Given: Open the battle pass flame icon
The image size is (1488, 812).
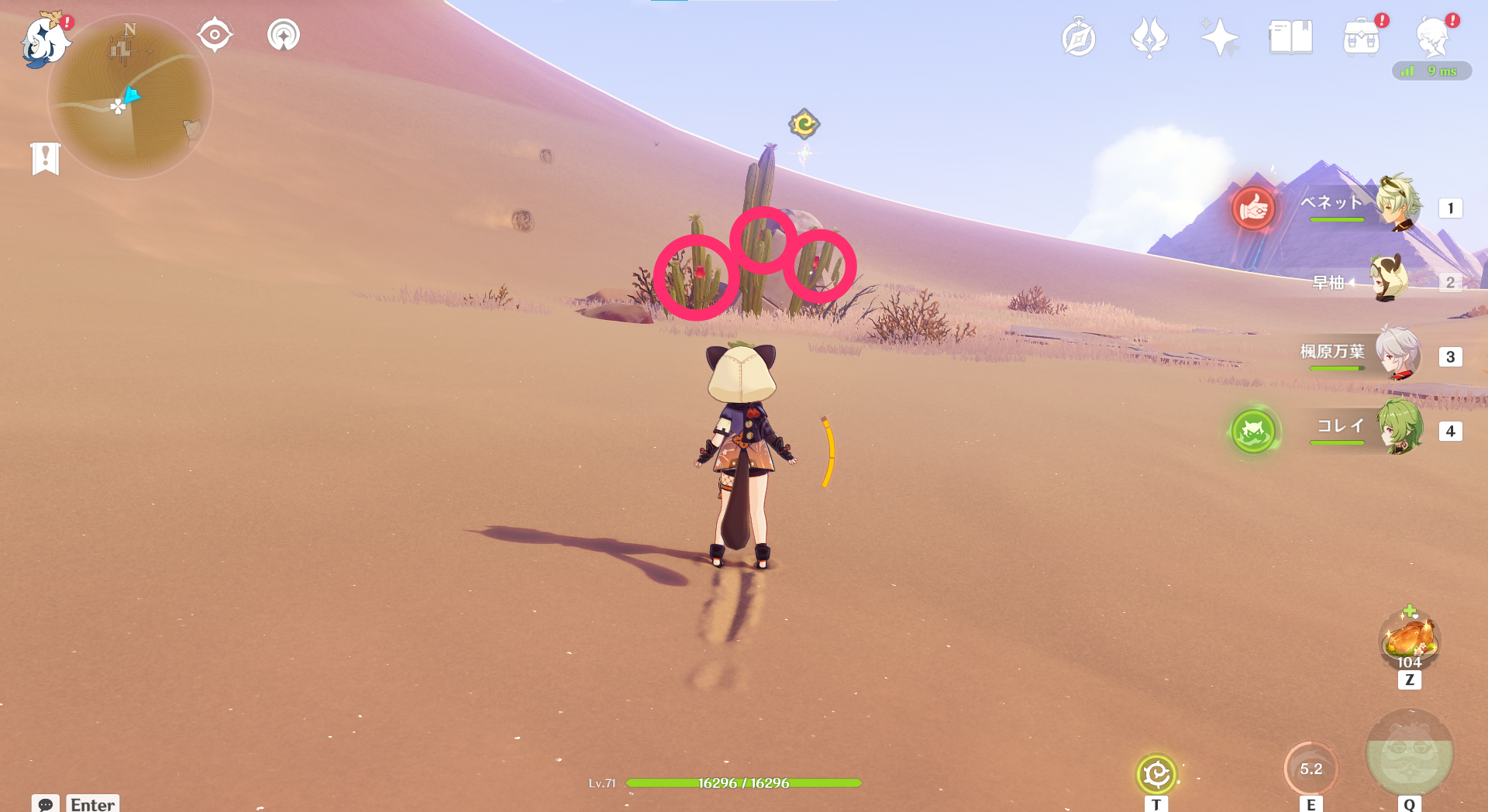Looking at the screenshot, I should (1149, 38).
